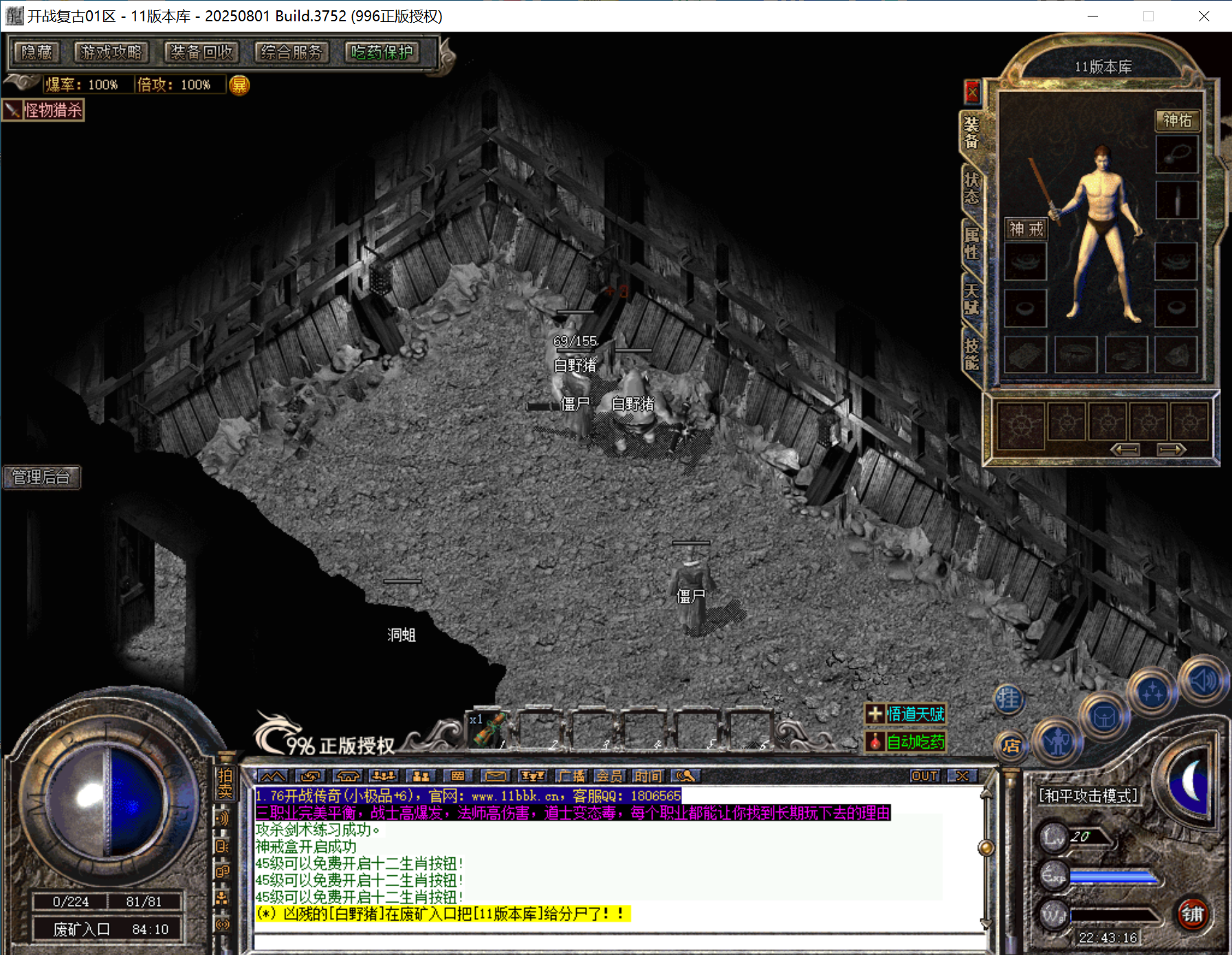
Task: Open the 管理后台 admin panel
Action: [41, 477]
